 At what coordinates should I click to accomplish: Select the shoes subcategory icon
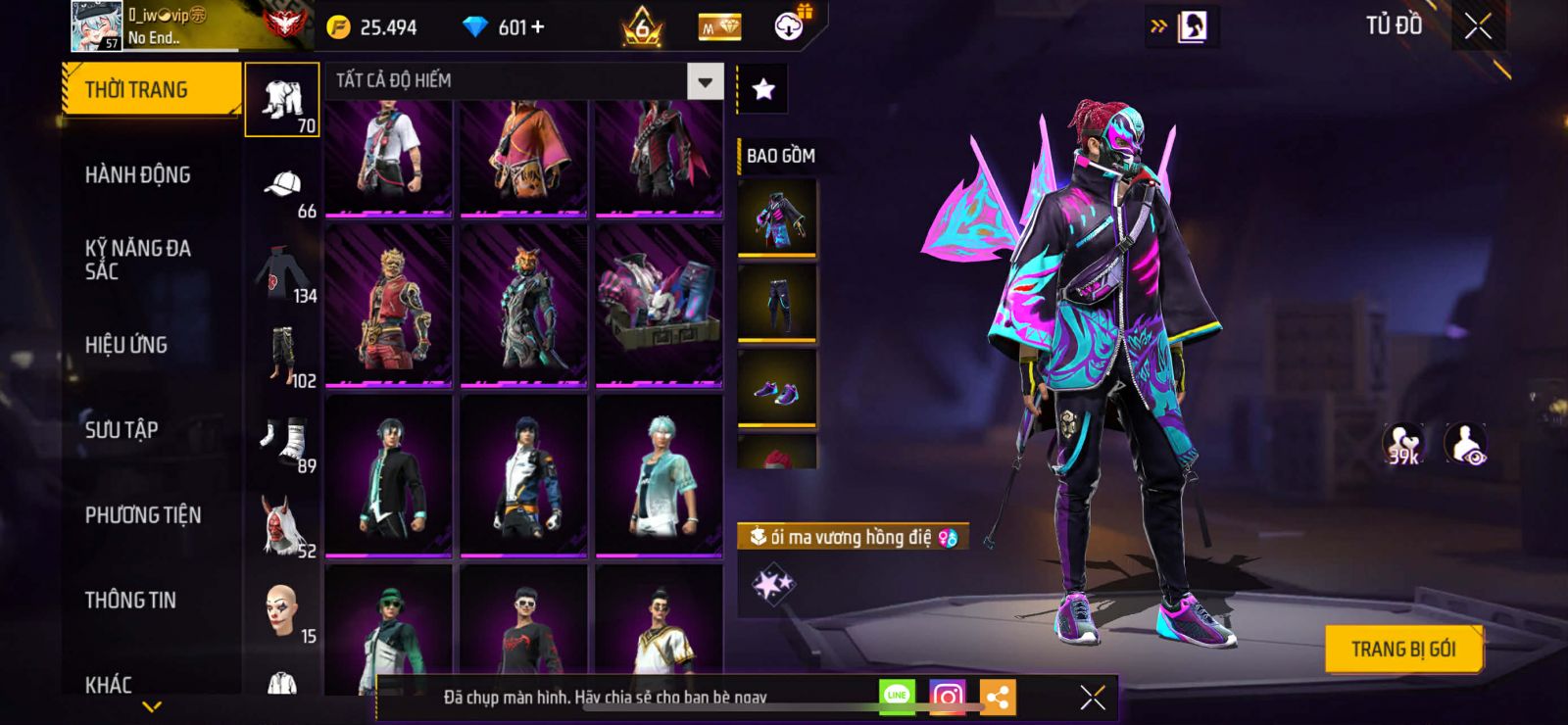284,441
